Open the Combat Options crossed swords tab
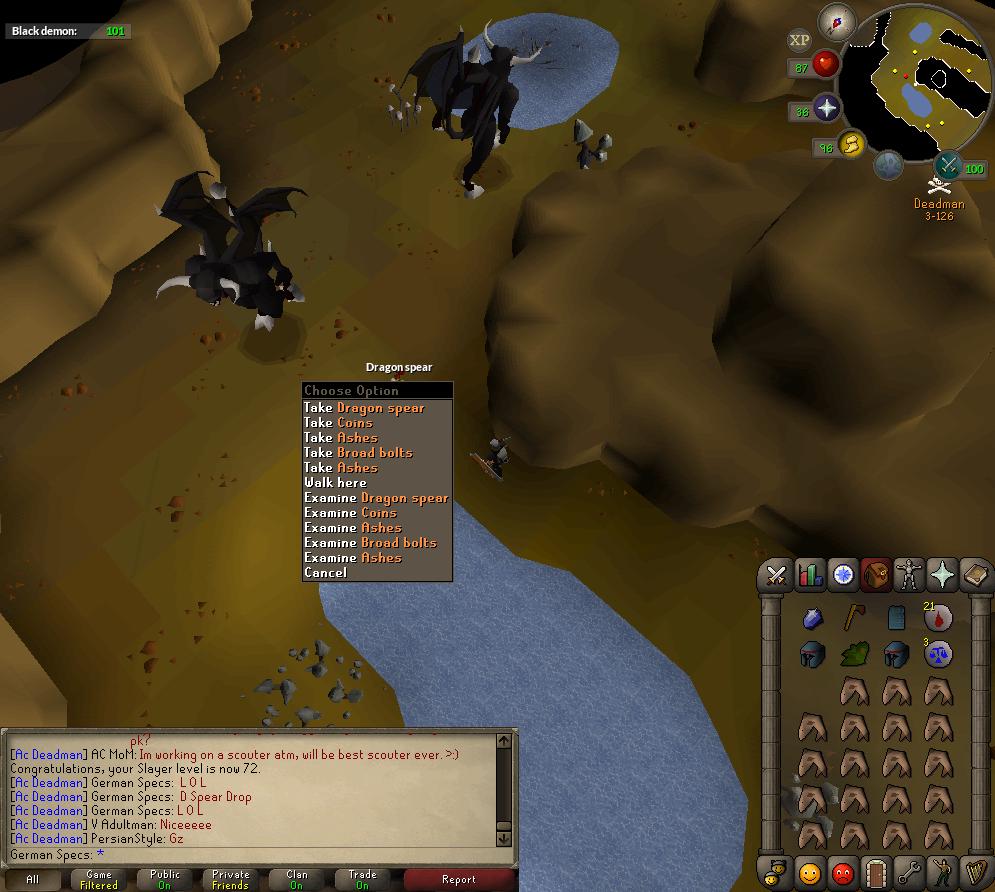This screenshot has height=892, width=995. [x=776, y=575]
